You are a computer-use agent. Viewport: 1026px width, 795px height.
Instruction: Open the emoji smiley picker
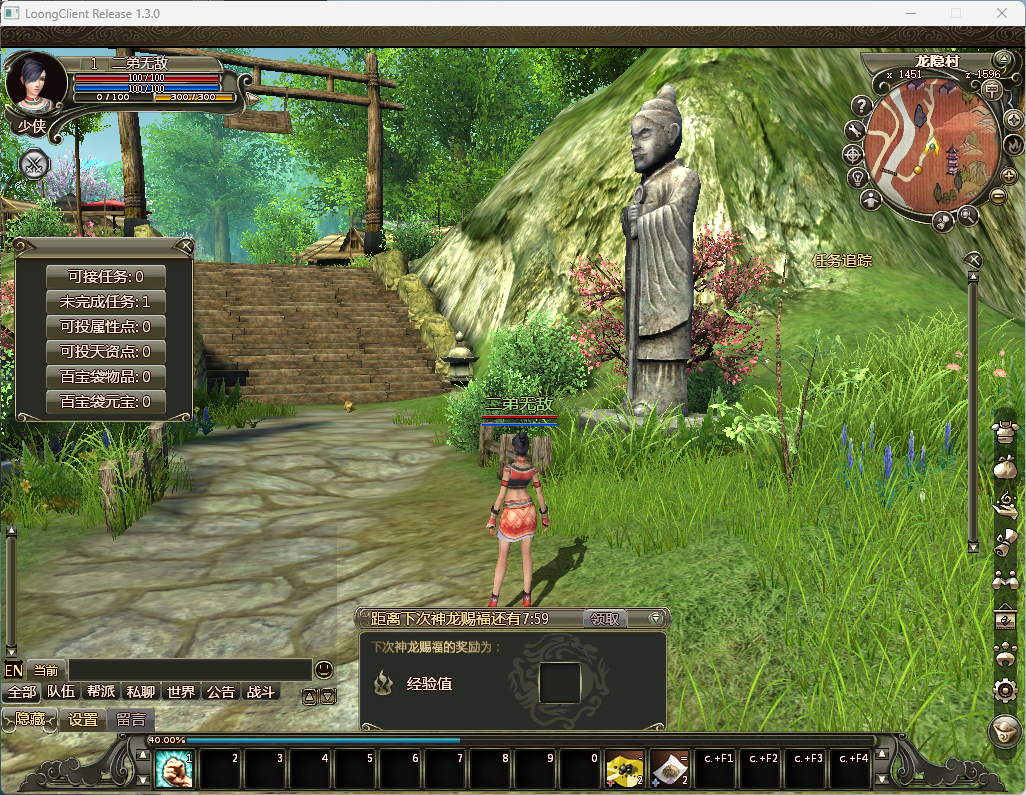coord(324,669)
